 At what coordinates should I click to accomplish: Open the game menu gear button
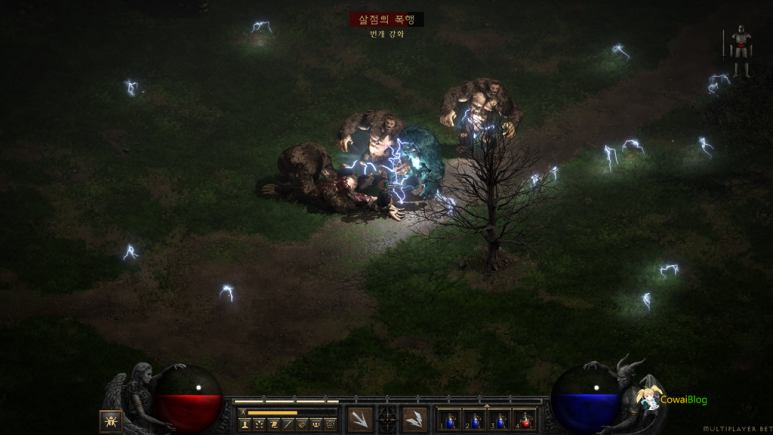[331, 424]
